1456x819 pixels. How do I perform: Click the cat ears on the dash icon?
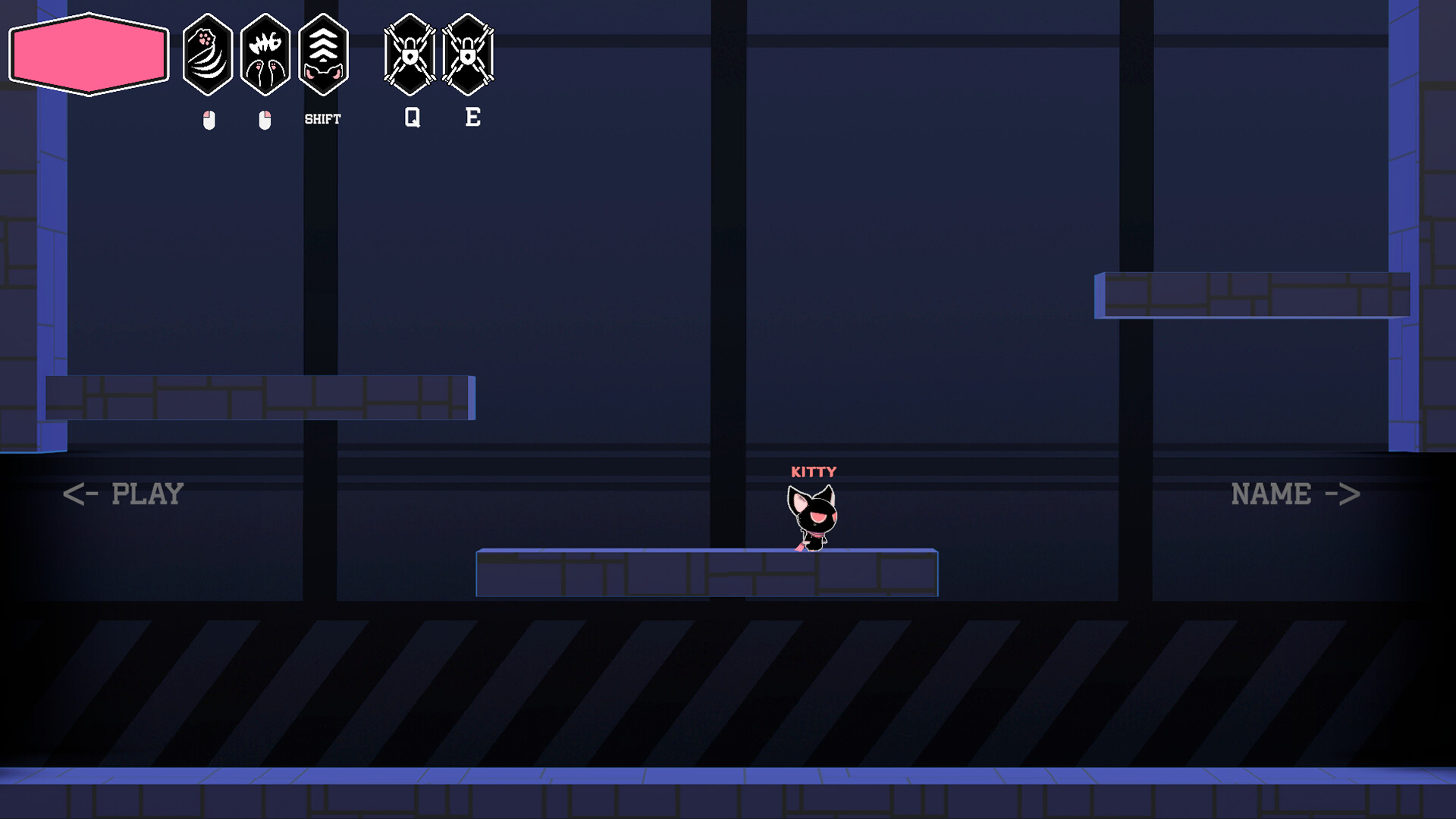324,72
